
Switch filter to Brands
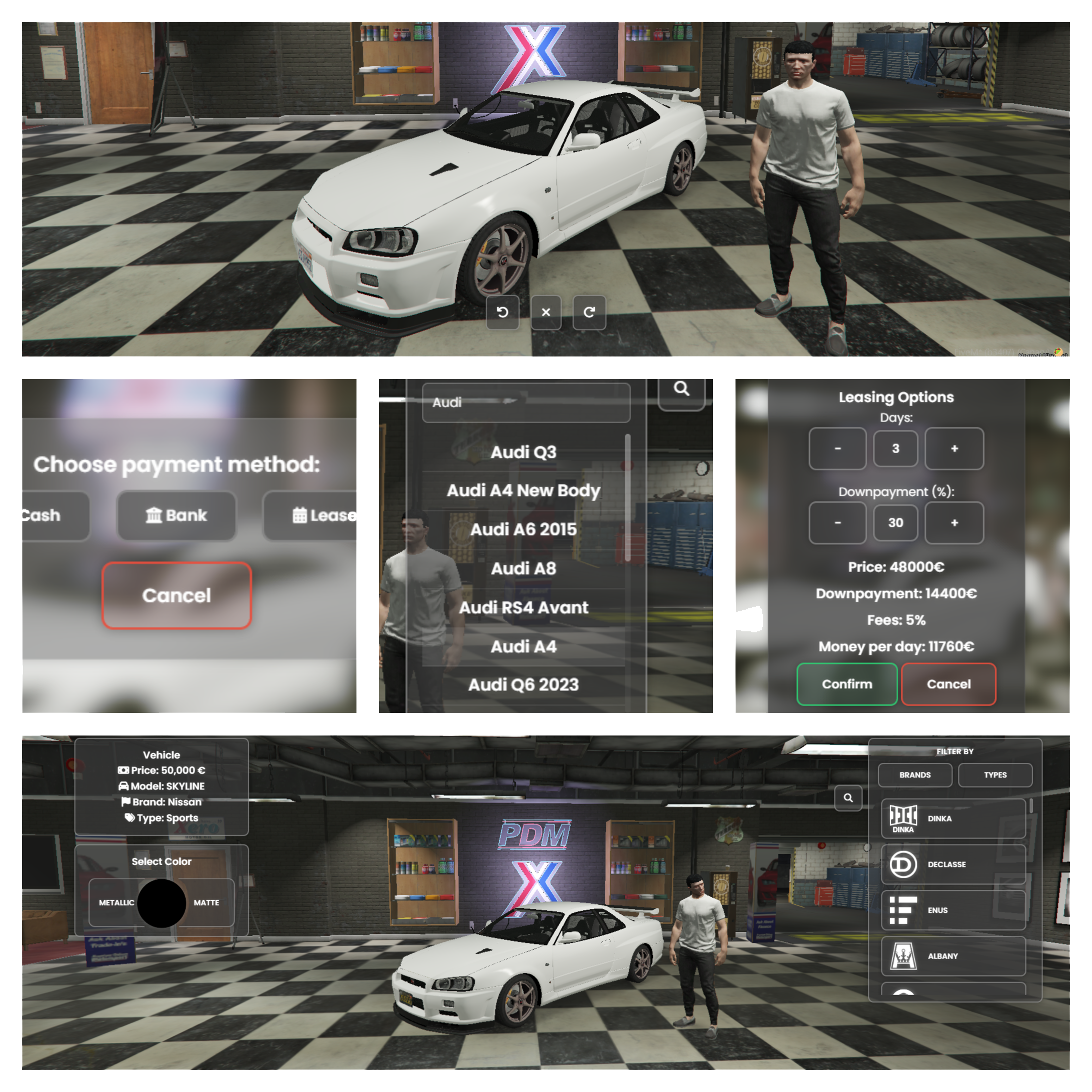[x=914, y=775]
